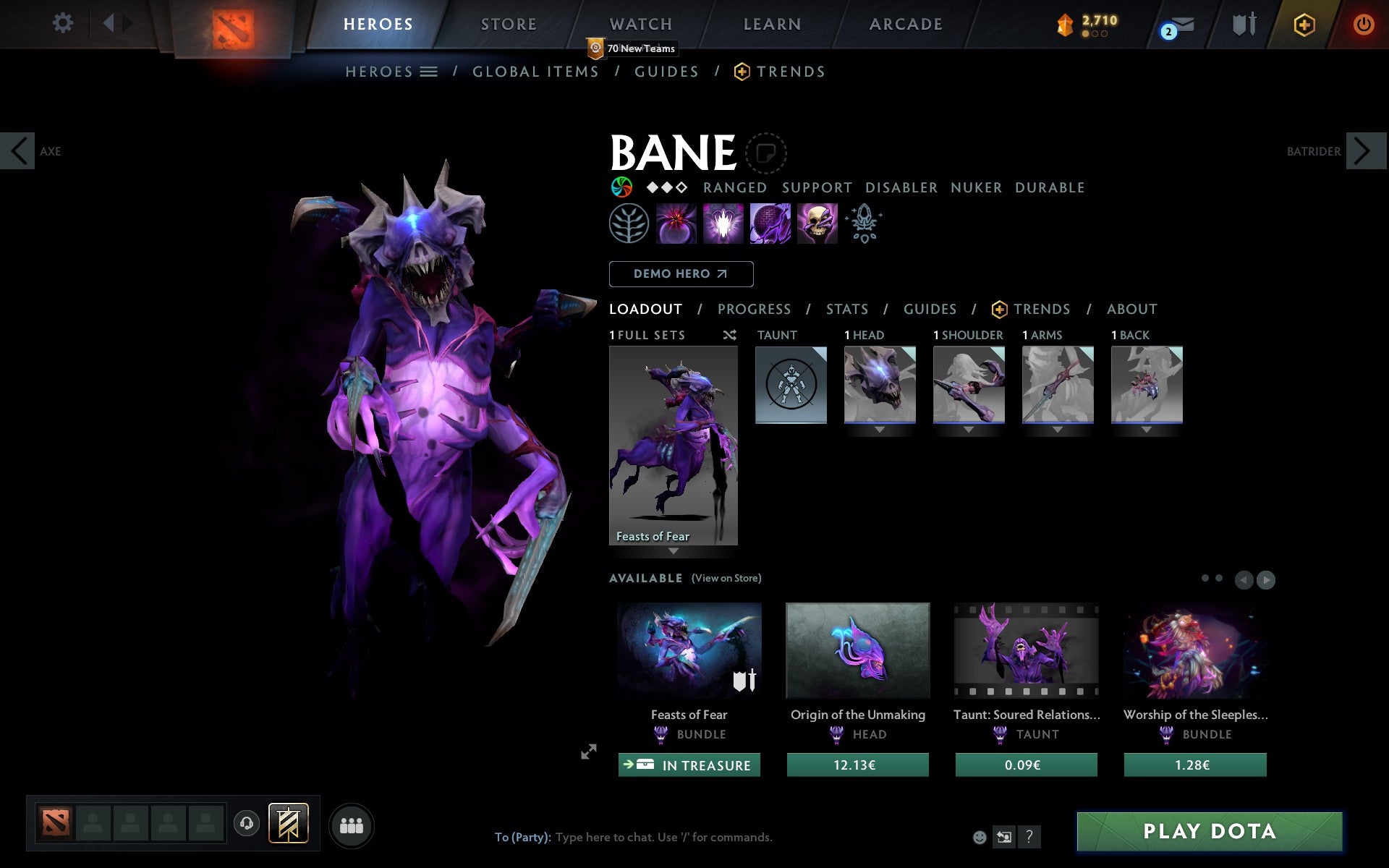The image size is (1389, 868).
Task: Click the Aghanim's Scepter upgrades icon
Action: click(865, 223)
